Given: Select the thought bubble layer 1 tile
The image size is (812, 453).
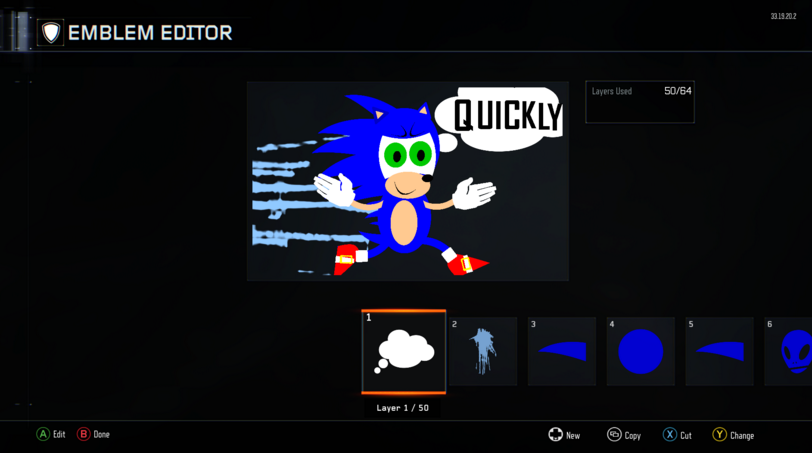Looking at the screenshot, I should click(x=404, y=351).
